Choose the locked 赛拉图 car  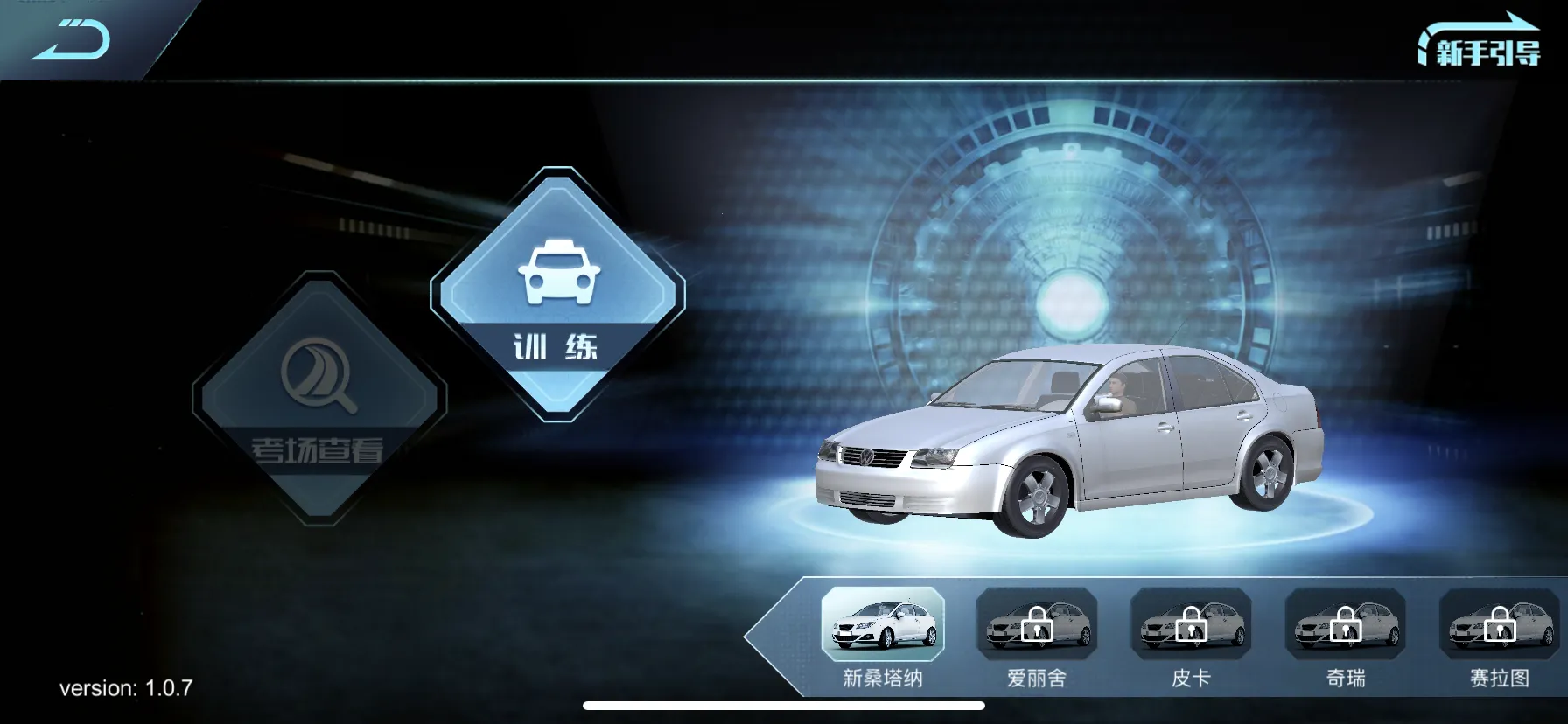(1499, 625)
